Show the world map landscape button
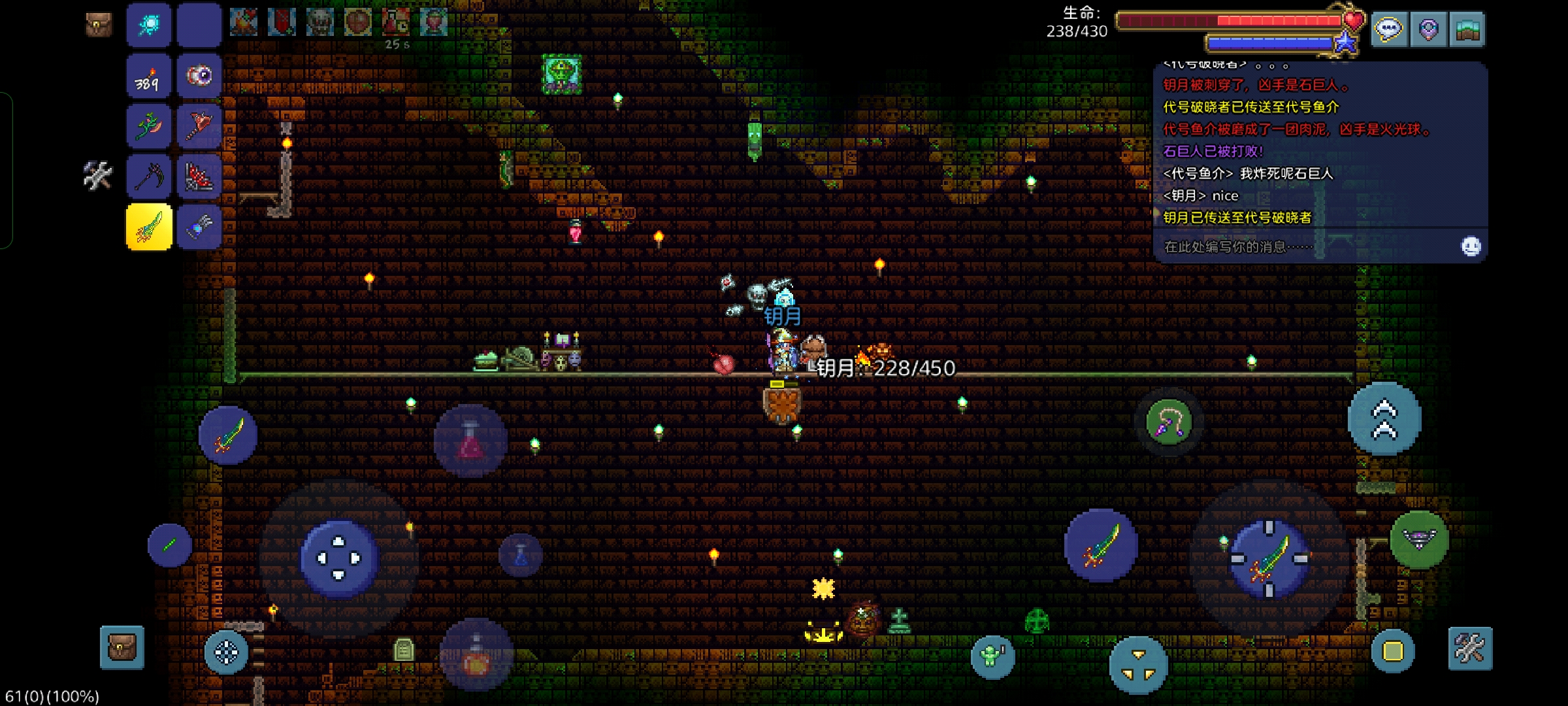This screenshot has height=706, width=1568. 1467,30
